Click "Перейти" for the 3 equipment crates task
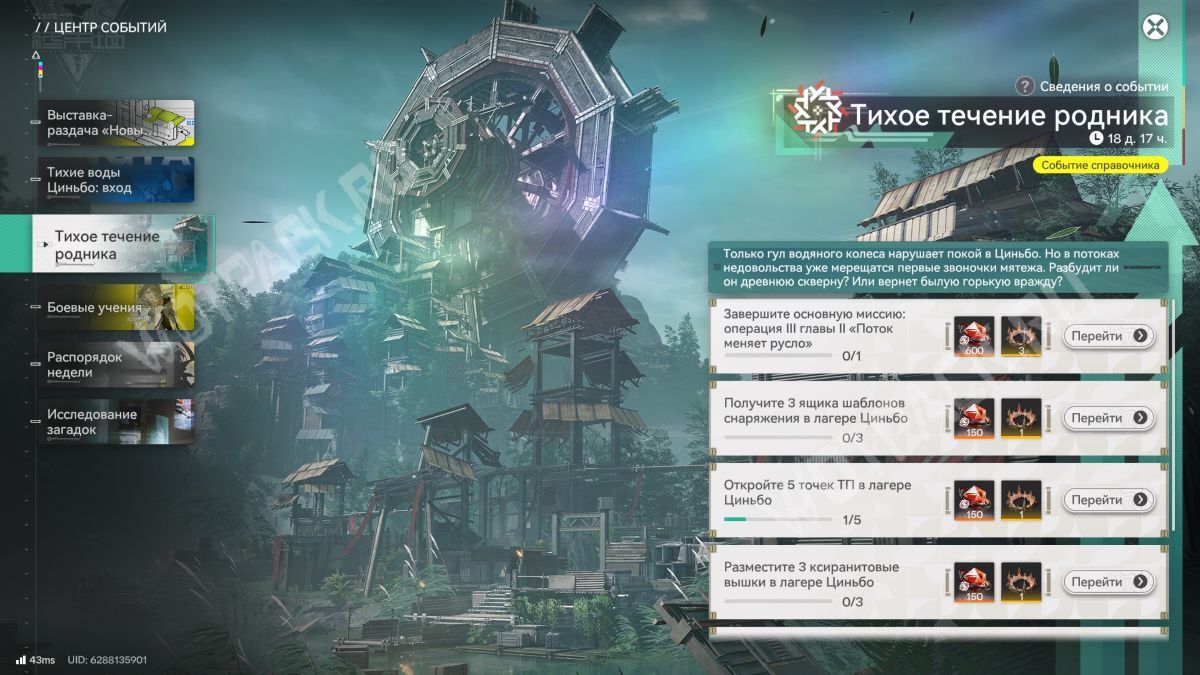Image resolution: width=1200 pixels, height=675 pixels. [x=1108, y=418]
